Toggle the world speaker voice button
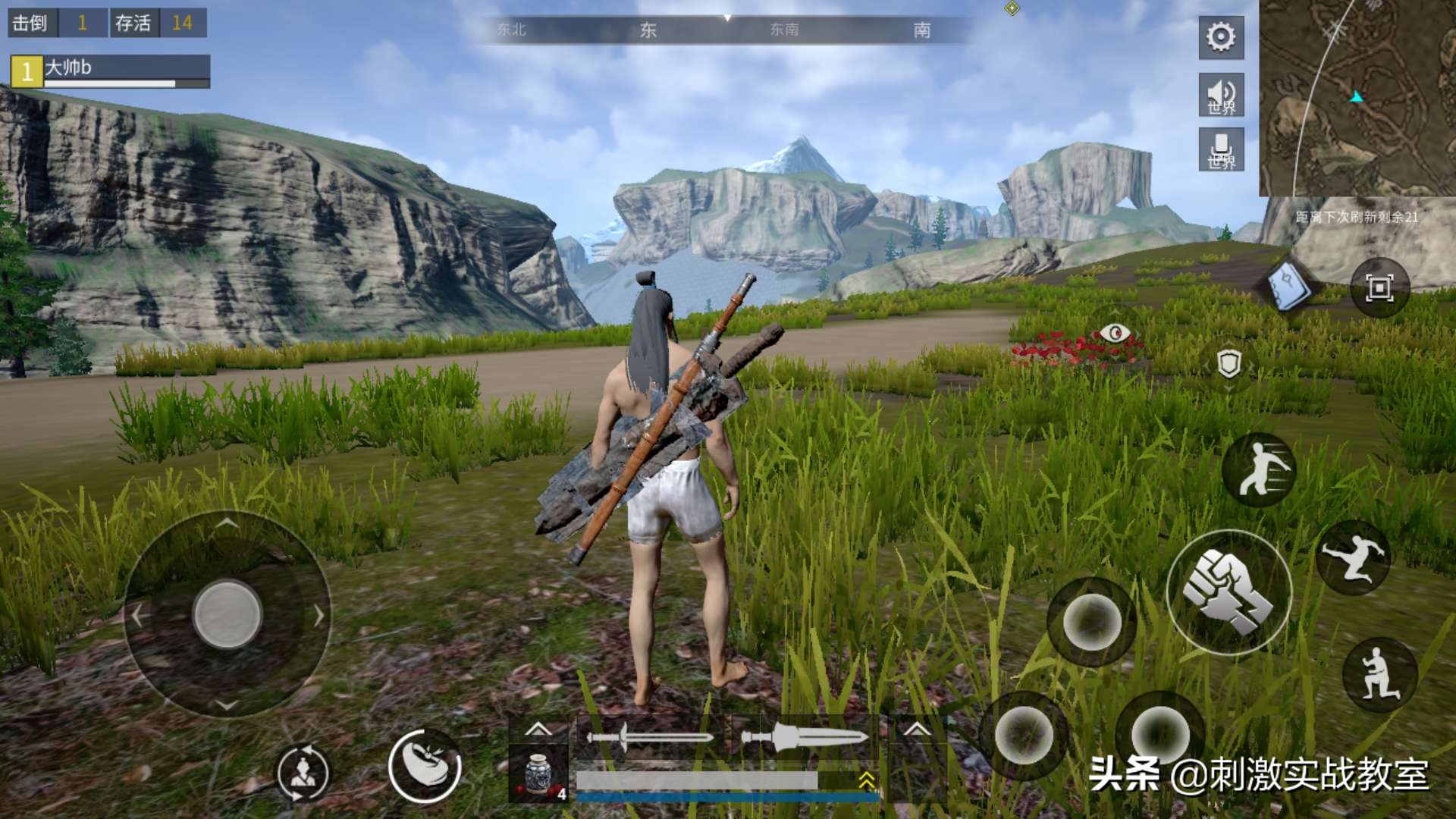 coord(1221,95)
